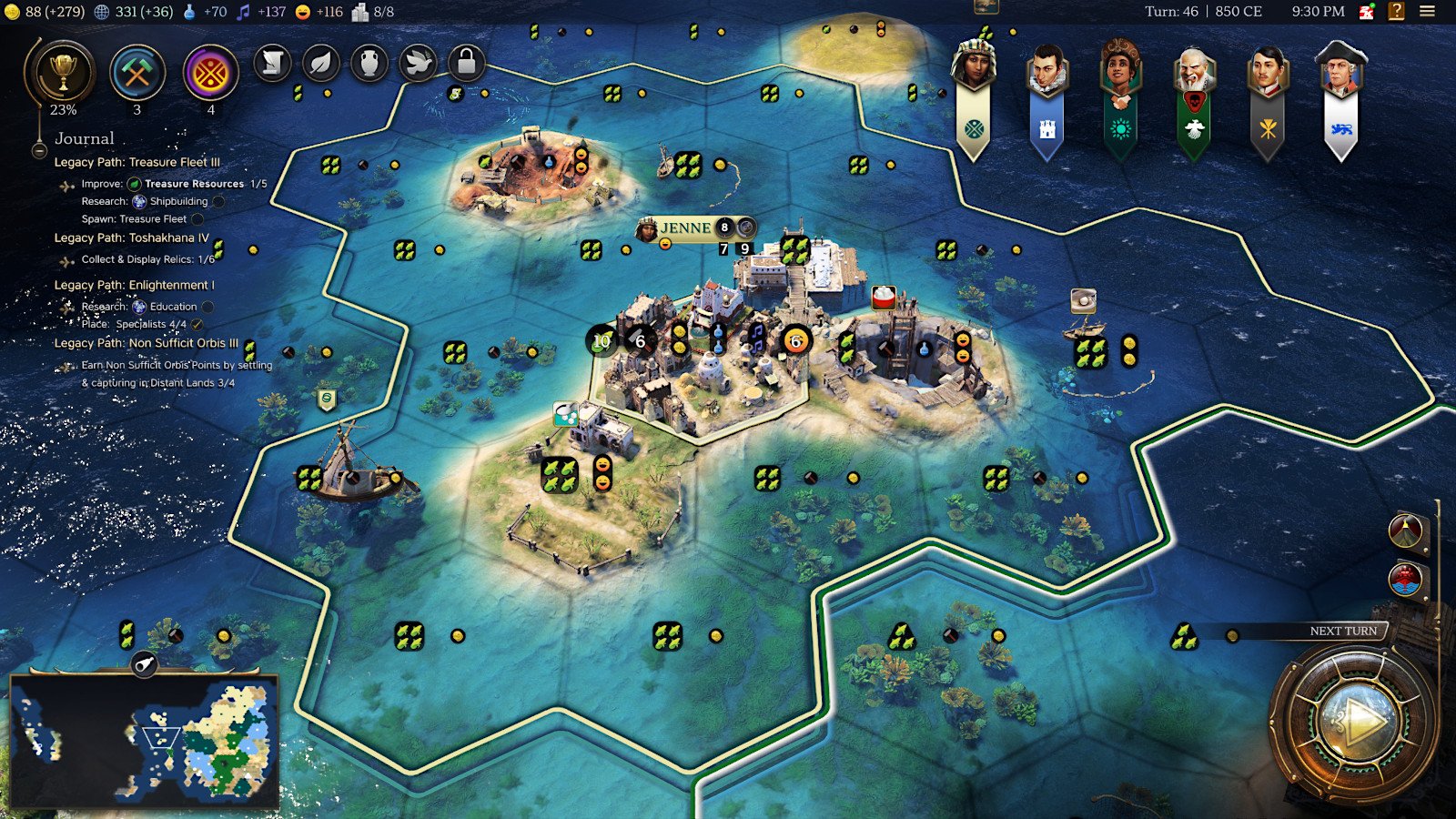Open the red ship notification icon
This screenshot has height=819, width=1456.
coord(1405,579)
